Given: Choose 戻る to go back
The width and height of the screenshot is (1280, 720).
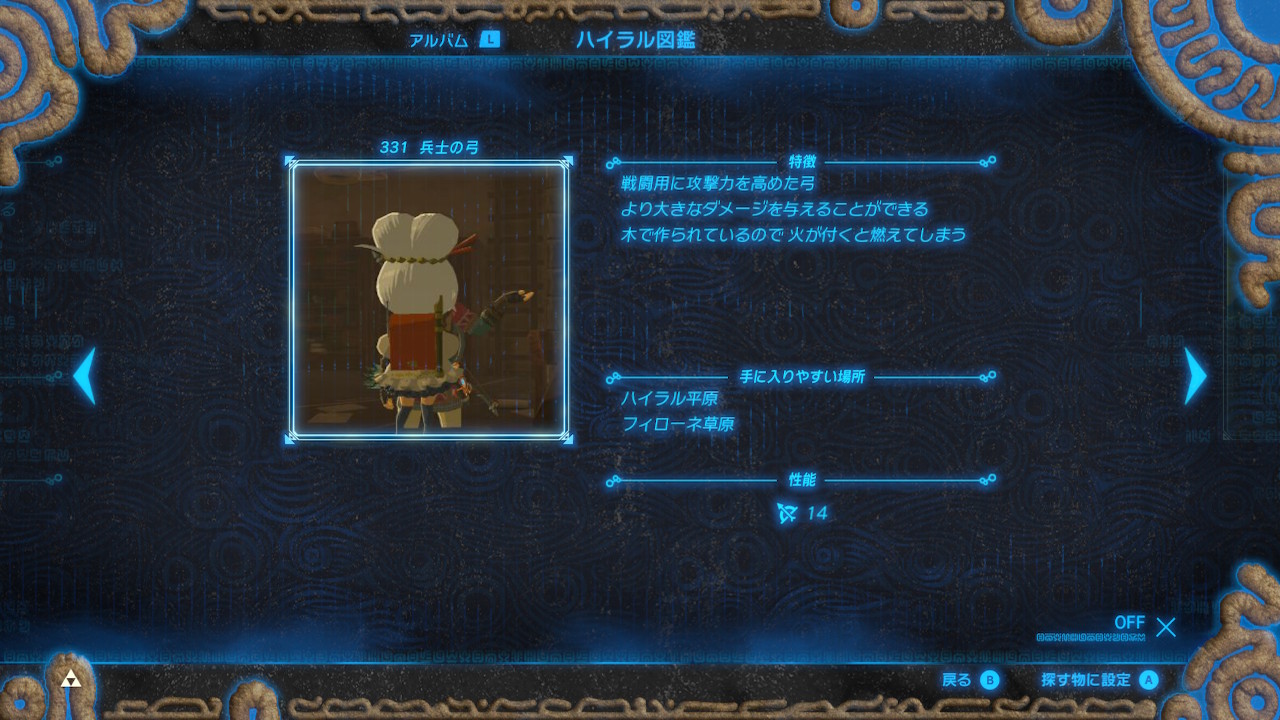Looking at the screenshot, I should (970, 680).
